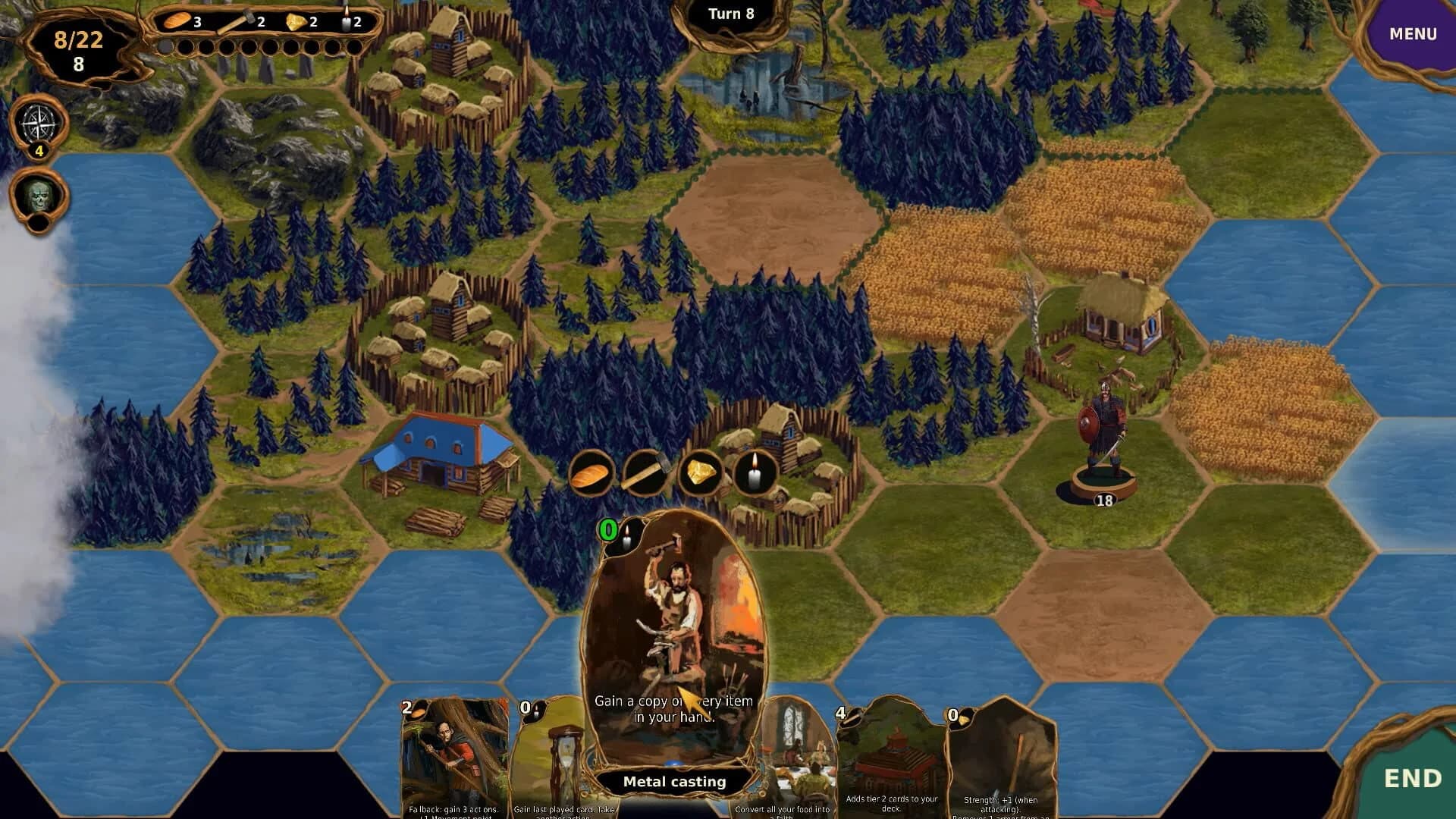Select the bread resource icon in top bar
1456x819 pixels.
[178, 21]
